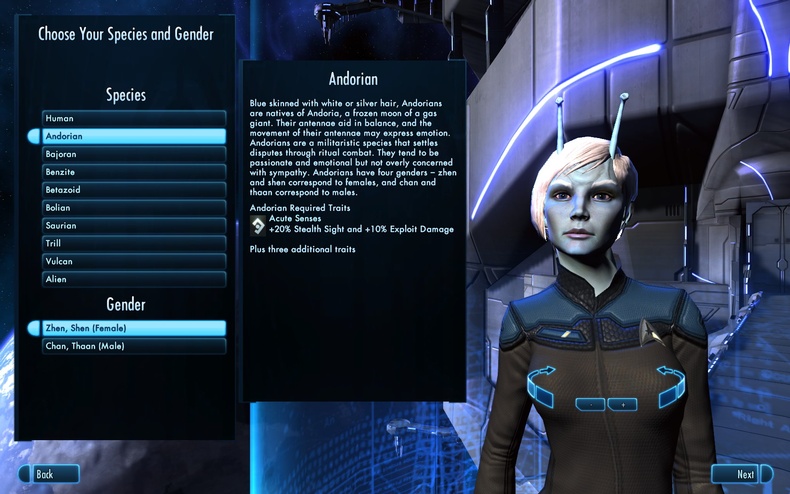Zoom in character with plus button
The height and width of the screenshot is (494, 790).
(x=622, y=404)
